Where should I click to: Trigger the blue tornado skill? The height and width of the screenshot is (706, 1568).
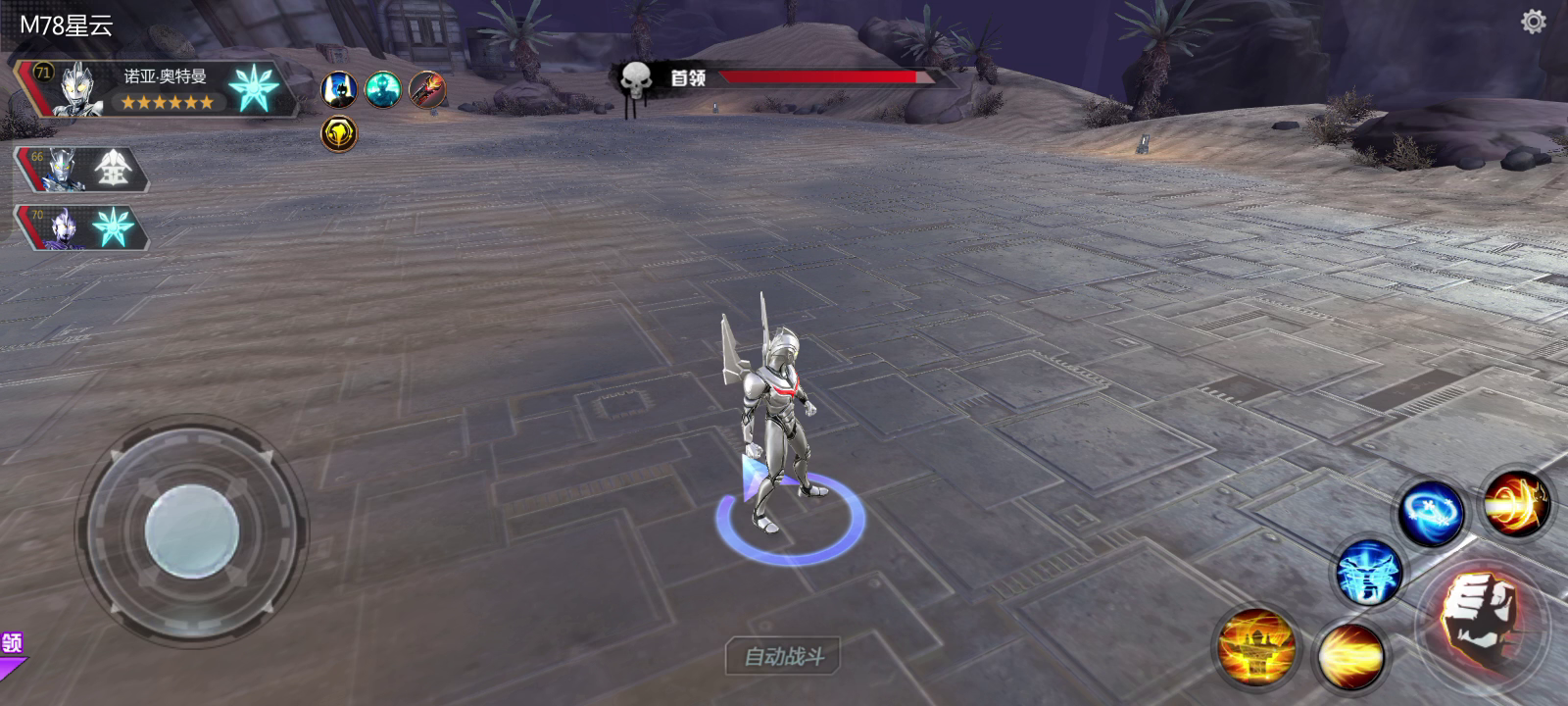[1368, 574]
